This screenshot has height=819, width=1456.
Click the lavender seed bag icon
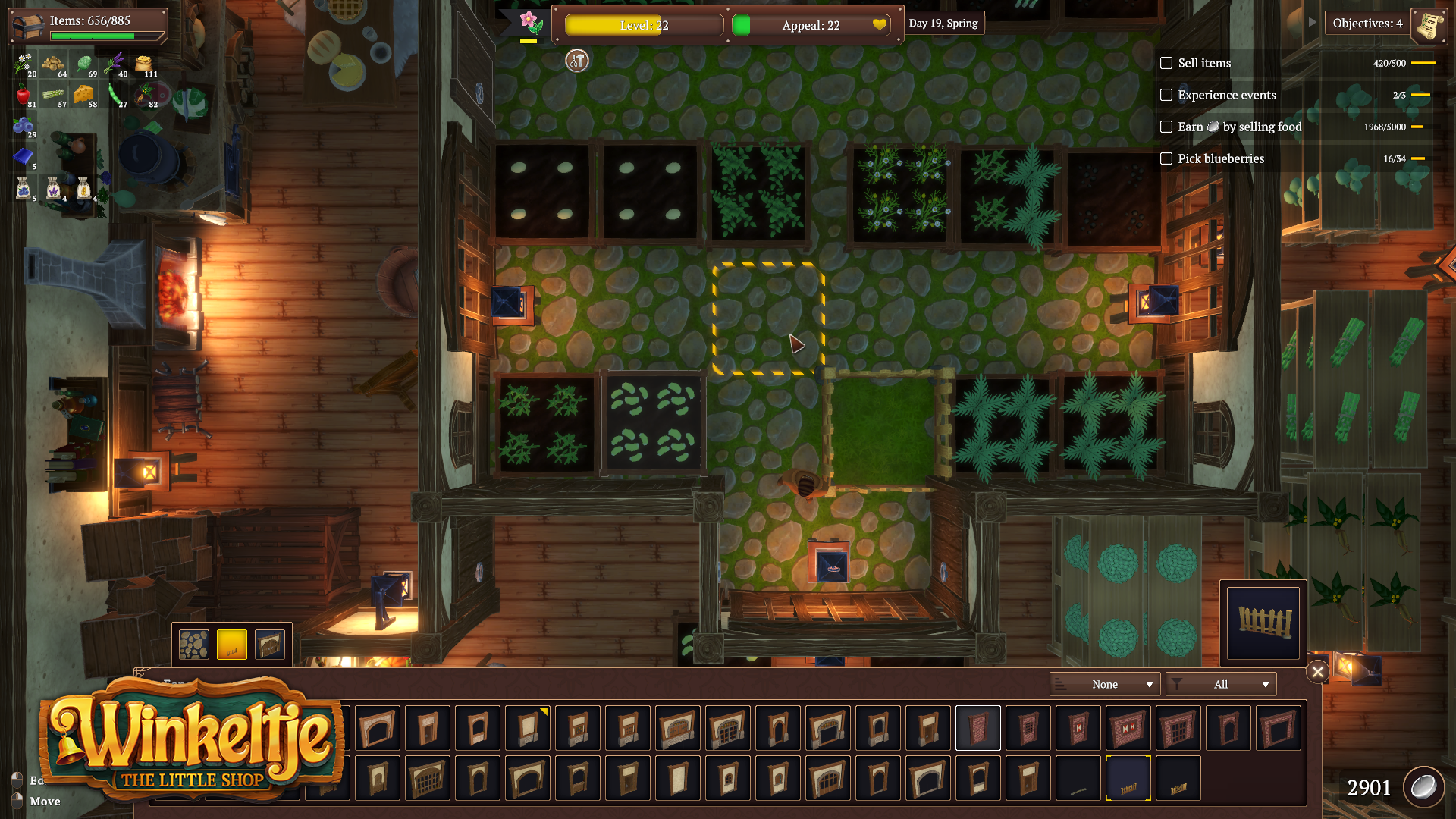(x=52, y=188)
